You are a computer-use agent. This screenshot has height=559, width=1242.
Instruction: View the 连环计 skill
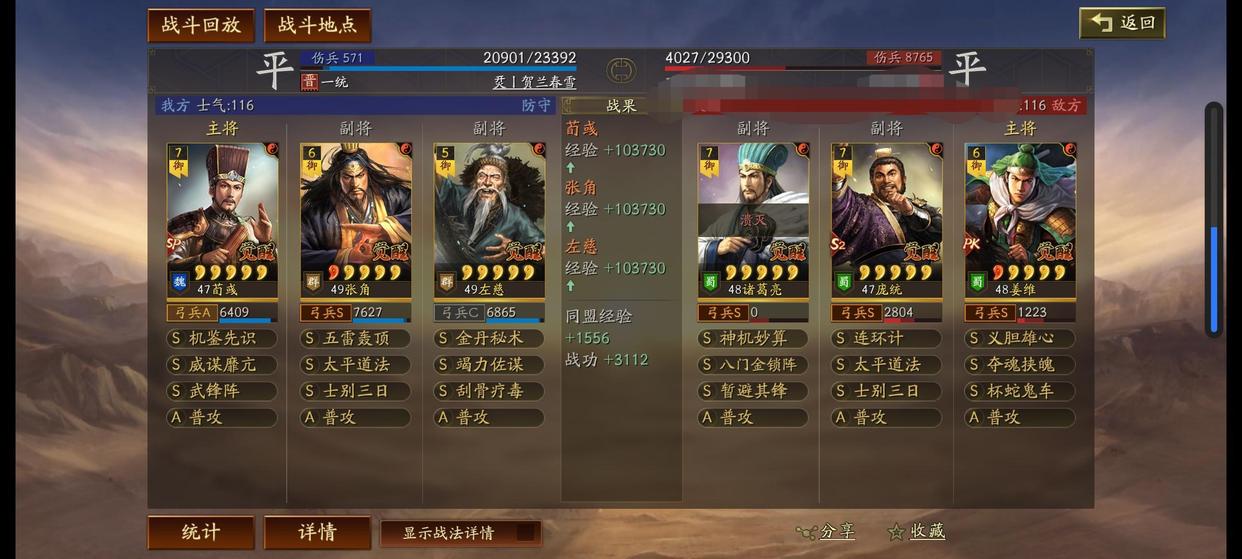point(886,339)
